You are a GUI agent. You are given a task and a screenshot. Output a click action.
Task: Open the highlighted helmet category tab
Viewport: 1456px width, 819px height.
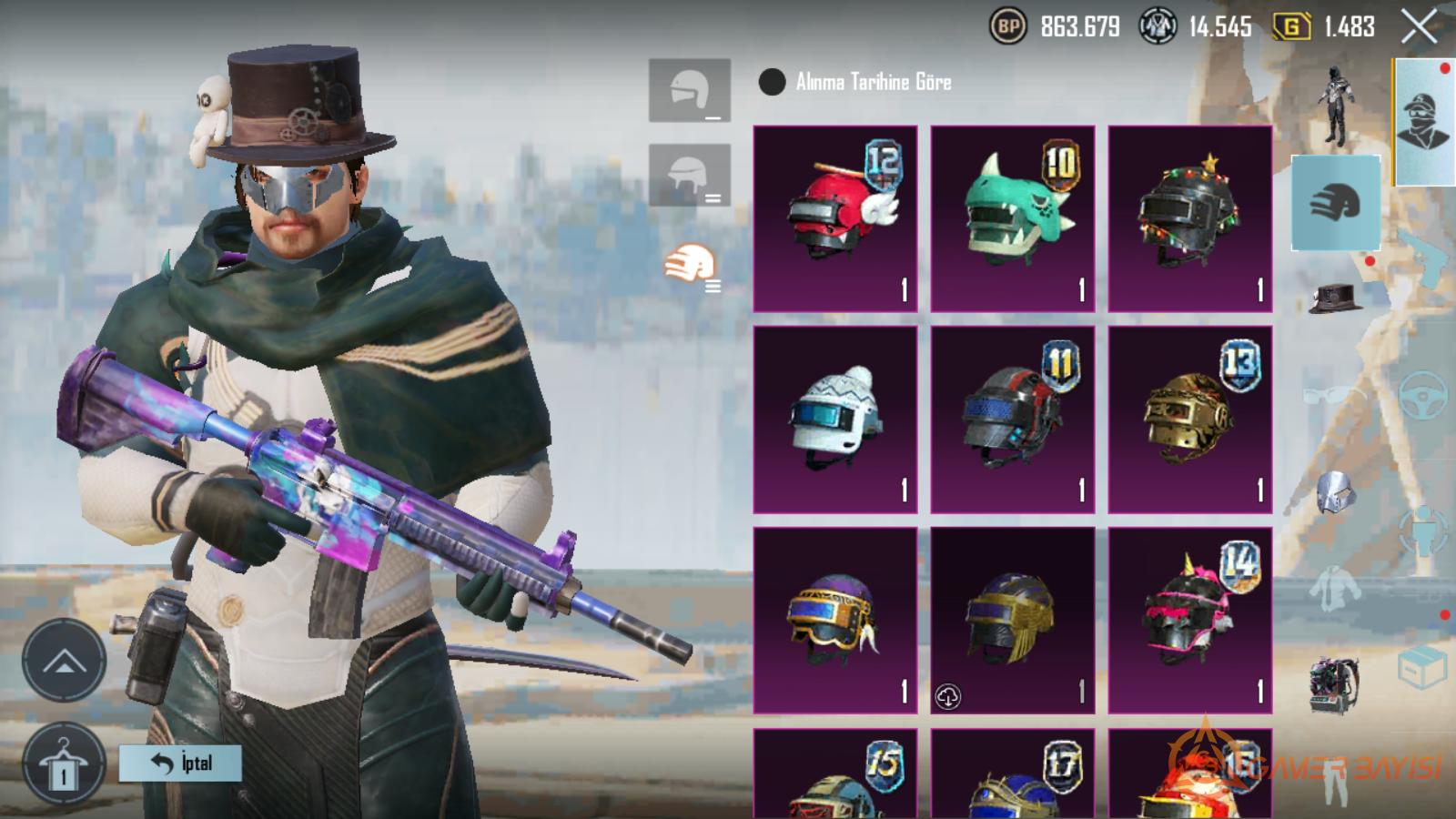point(1335,202)
